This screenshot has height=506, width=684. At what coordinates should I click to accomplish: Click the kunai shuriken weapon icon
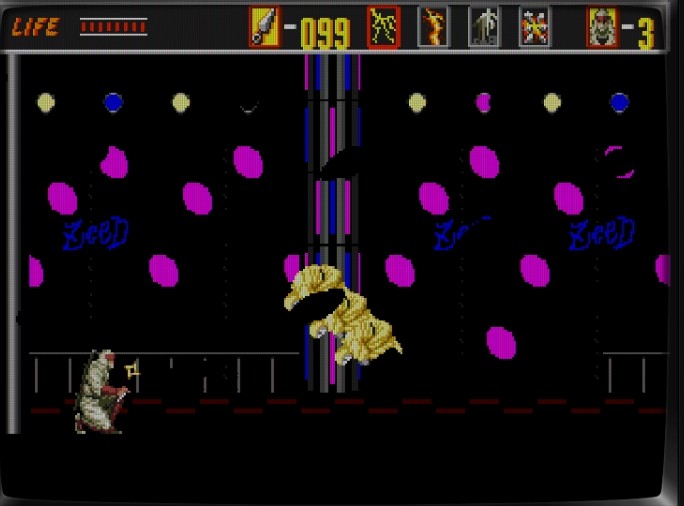[x=264, y=27]
